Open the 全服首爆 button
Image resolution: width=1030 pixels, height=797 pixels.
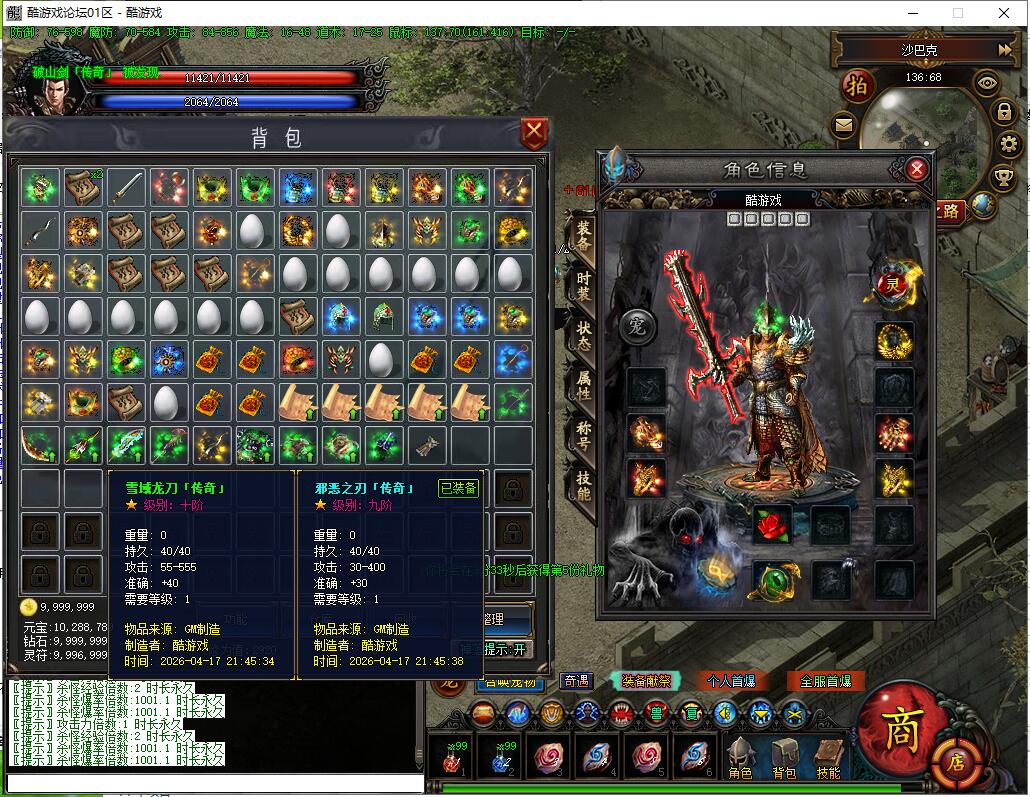pyautogui.click(x=825, y=681)
